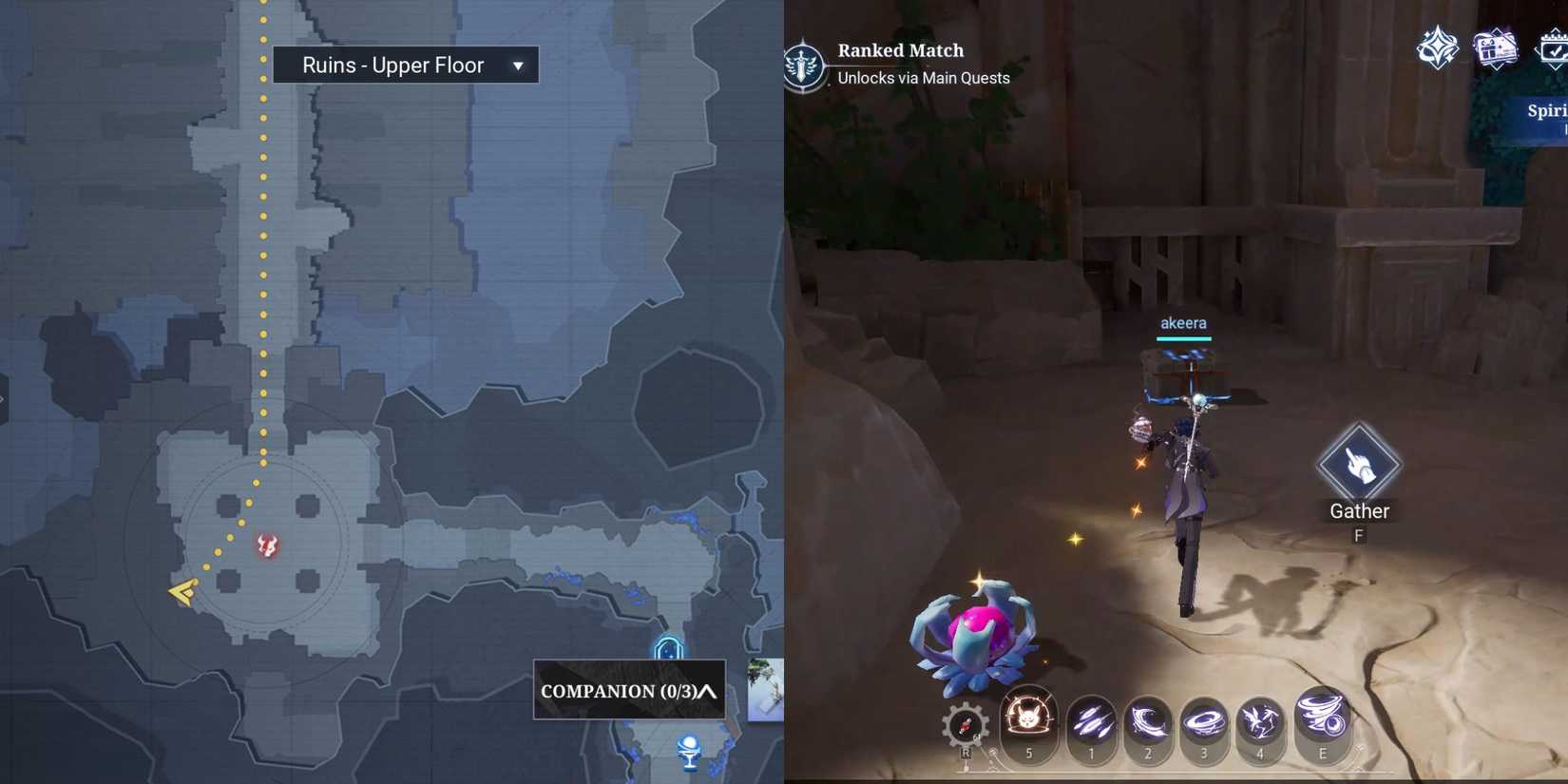Screen dimensions: 1568x784
Task: Click Unlocks via Main Quests text
Action: [x=922, y=78]
